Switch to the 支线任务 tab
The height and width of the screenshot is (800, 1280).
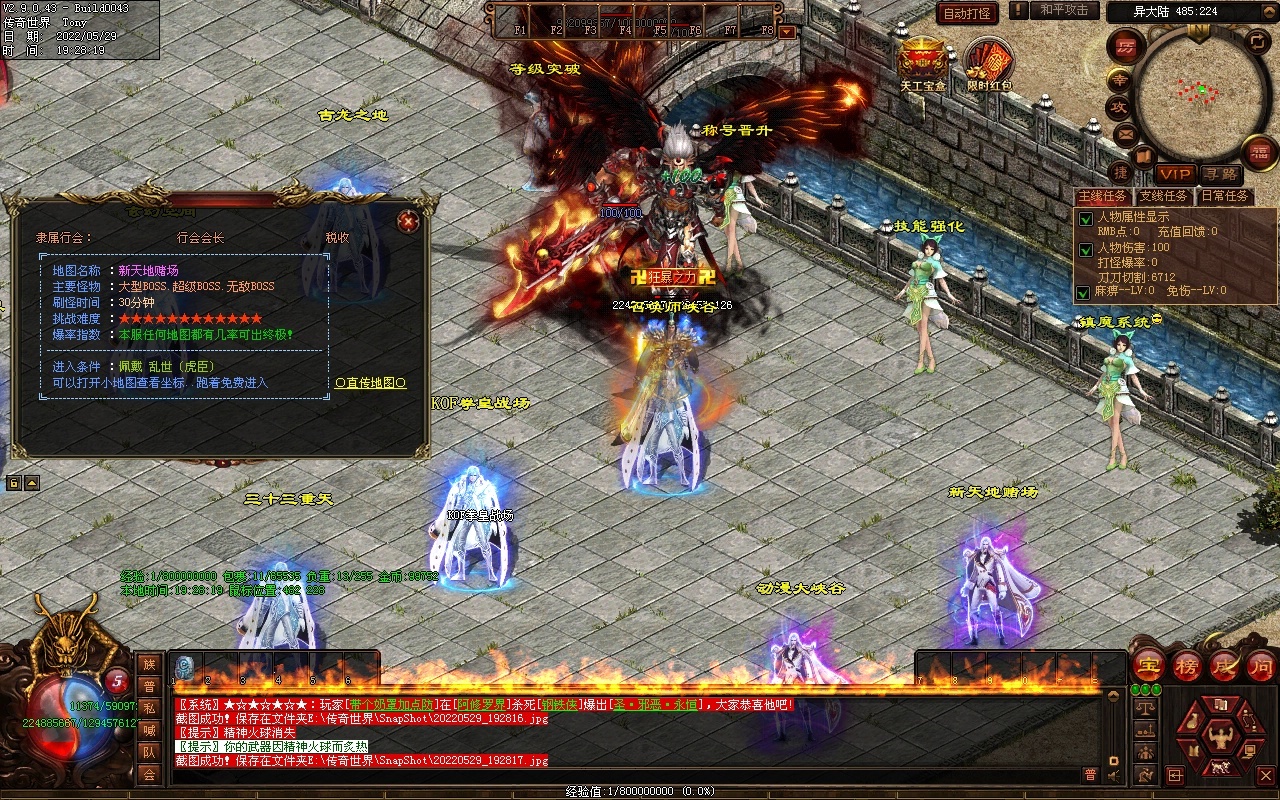1164,196
